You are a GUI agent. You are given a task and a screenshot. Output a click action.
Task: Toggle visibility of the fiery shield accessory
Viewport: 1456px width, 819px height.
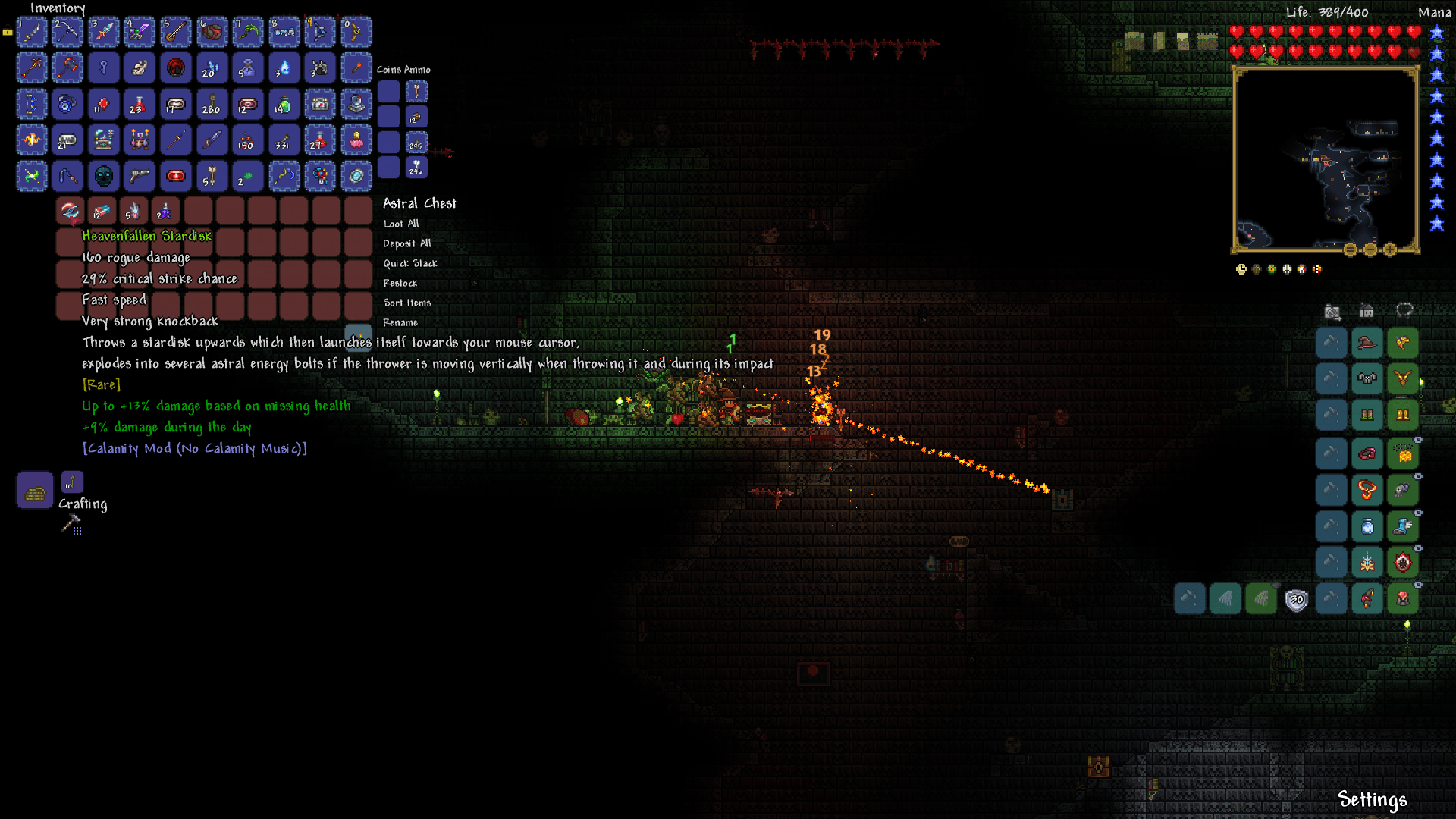tap(1417, 547)
